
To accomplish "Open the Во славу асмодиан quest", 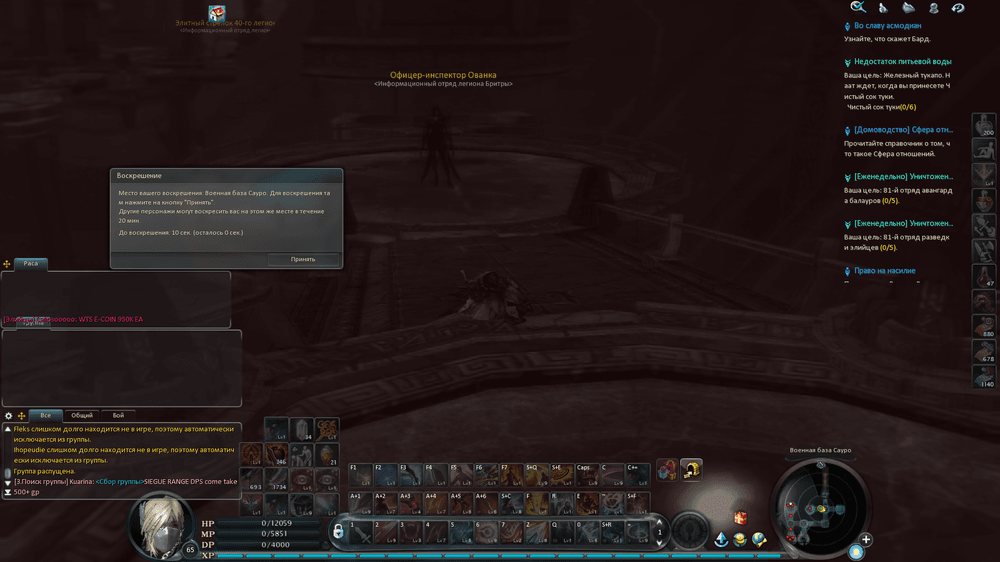I will click(x=887, y=26).
